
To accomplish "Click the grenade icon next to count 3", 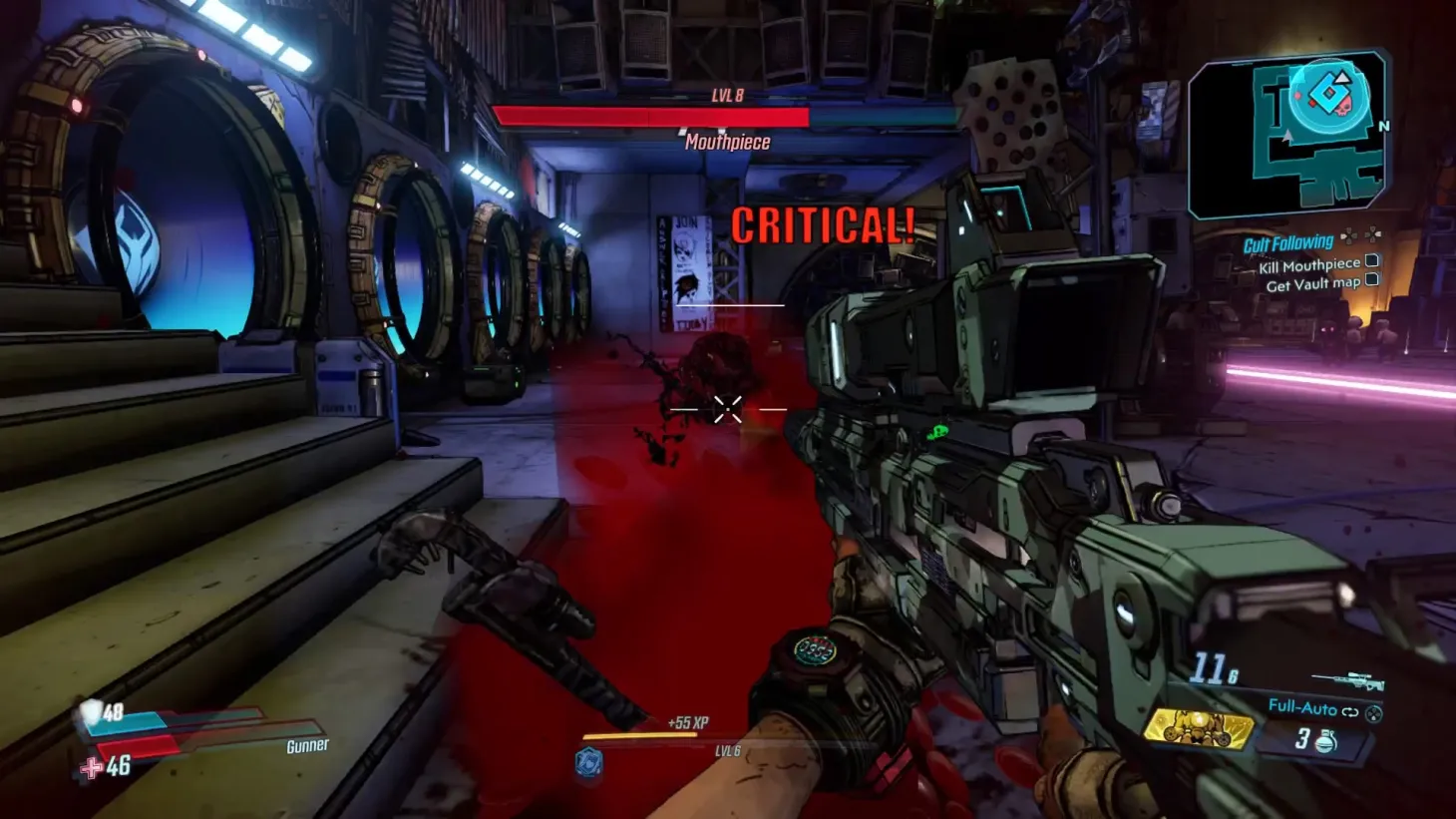I will 1327,740.
